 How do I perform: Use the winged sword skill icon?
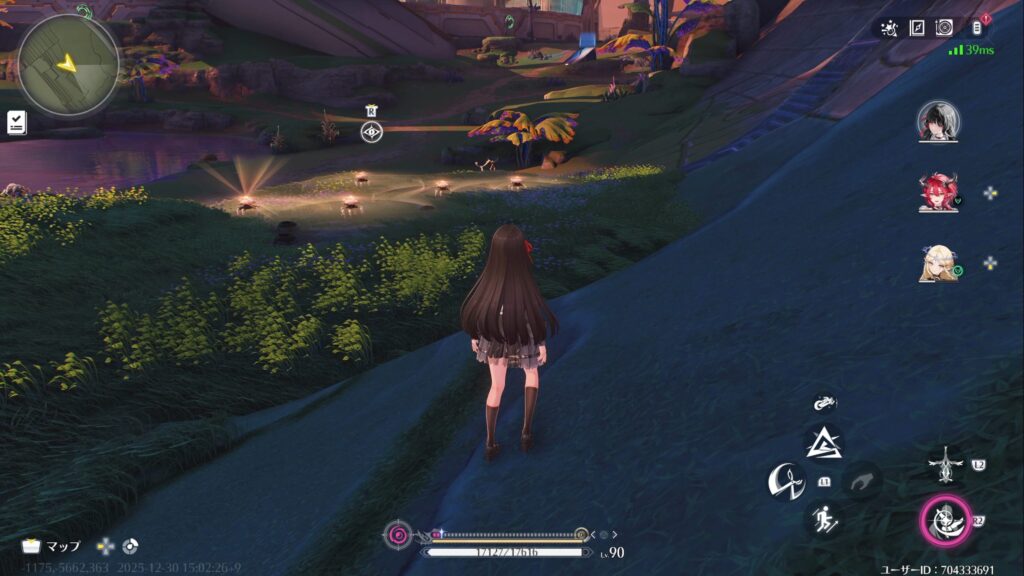click(x=944, y=464)
